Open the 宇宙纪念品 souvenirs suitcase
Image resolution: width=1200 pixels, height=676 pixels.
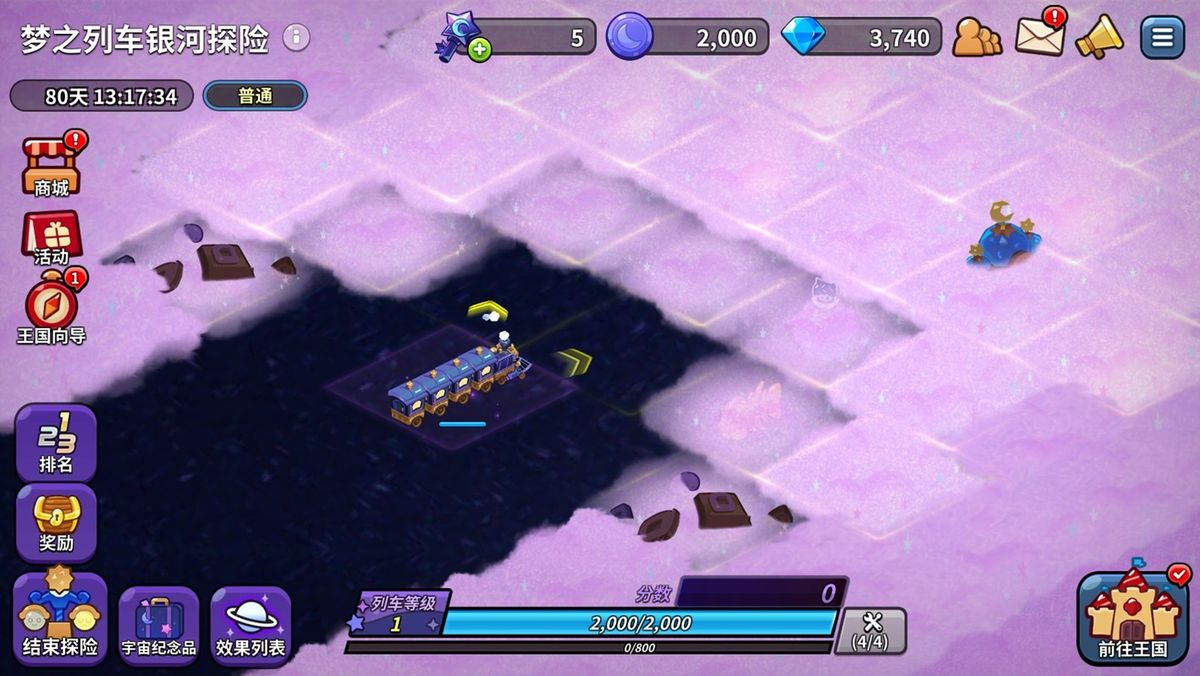click(x=159, y=626)
